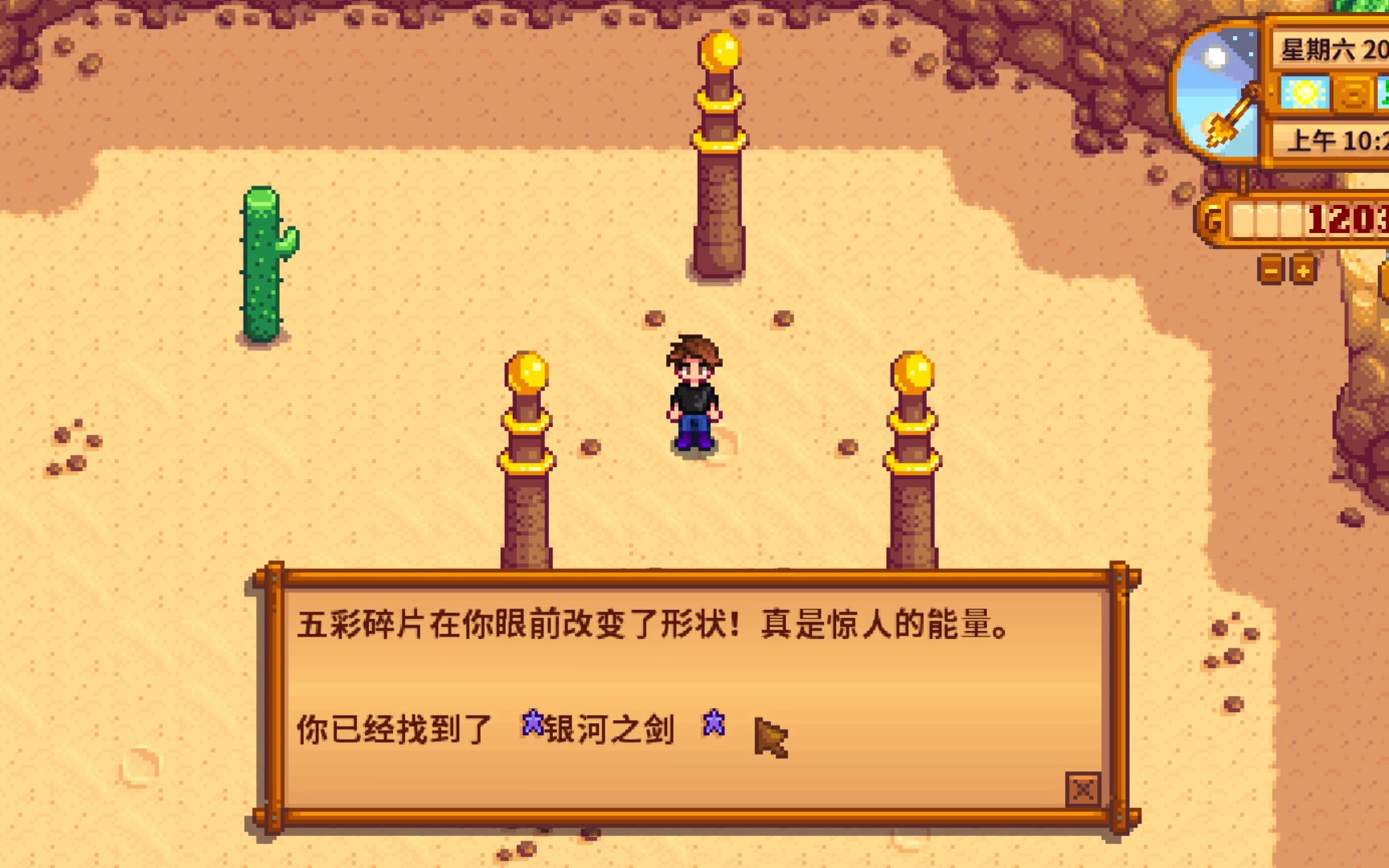
Task: Dismiss the dialogue with the X button
Action: tap(1083, 791)
